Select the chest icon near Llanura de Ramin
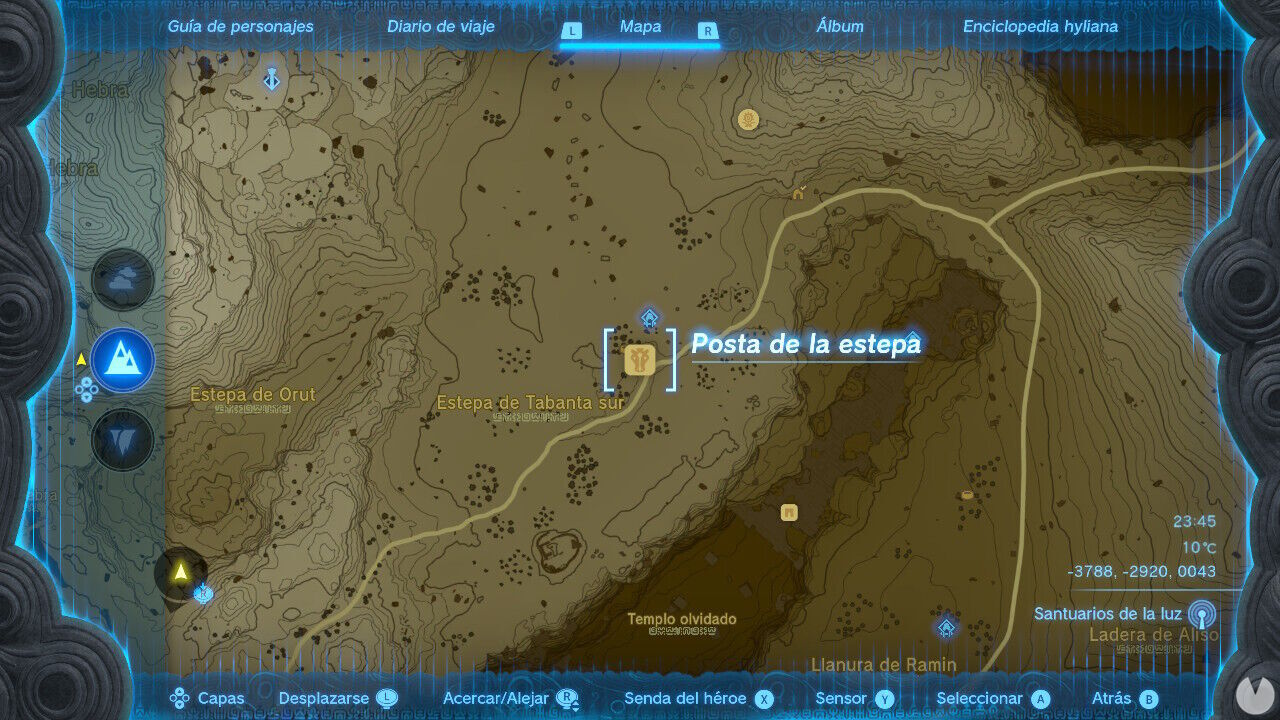The width and height of the screenshot is (1280, 720). coord(788,511)
